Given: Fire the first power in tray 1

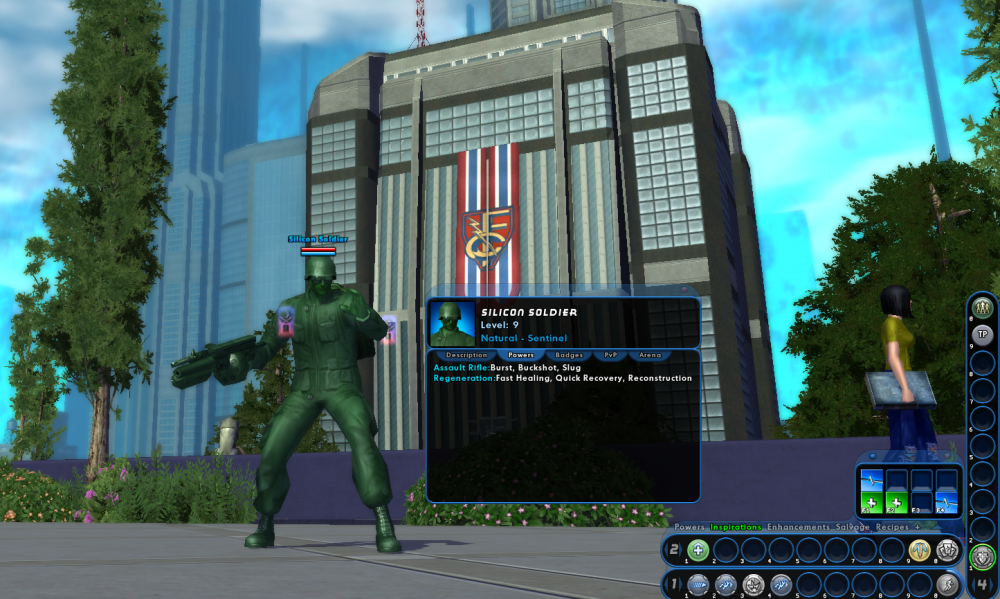Looking at the screenshot, I should pos(698,585).
